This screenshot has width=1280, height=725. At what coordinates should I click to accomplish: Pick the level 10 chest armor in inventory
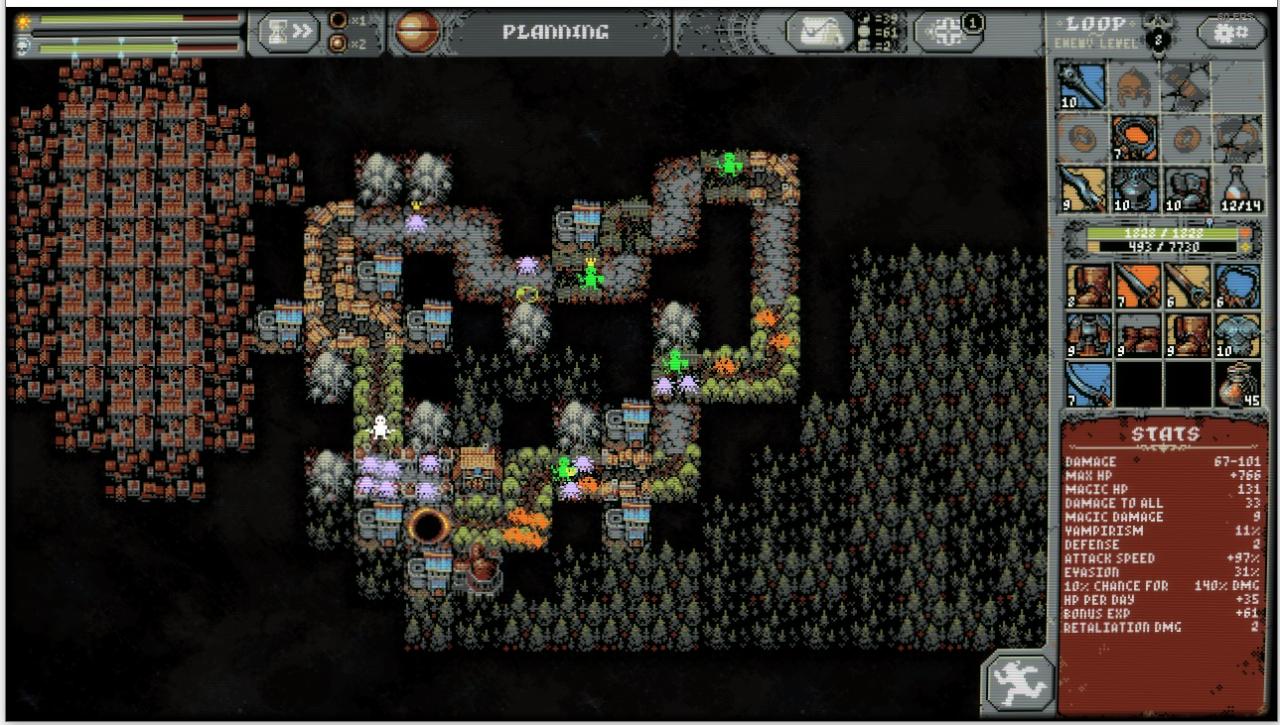point(1238,335)
